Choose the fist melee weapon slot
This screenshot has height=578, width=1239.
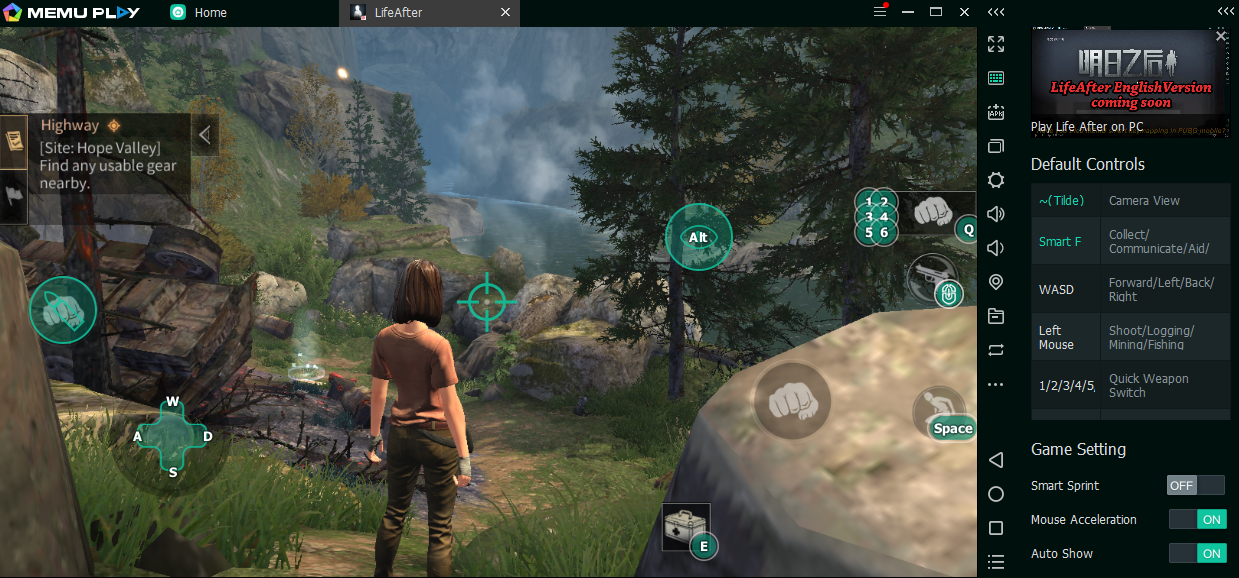(x=931, y=212)
